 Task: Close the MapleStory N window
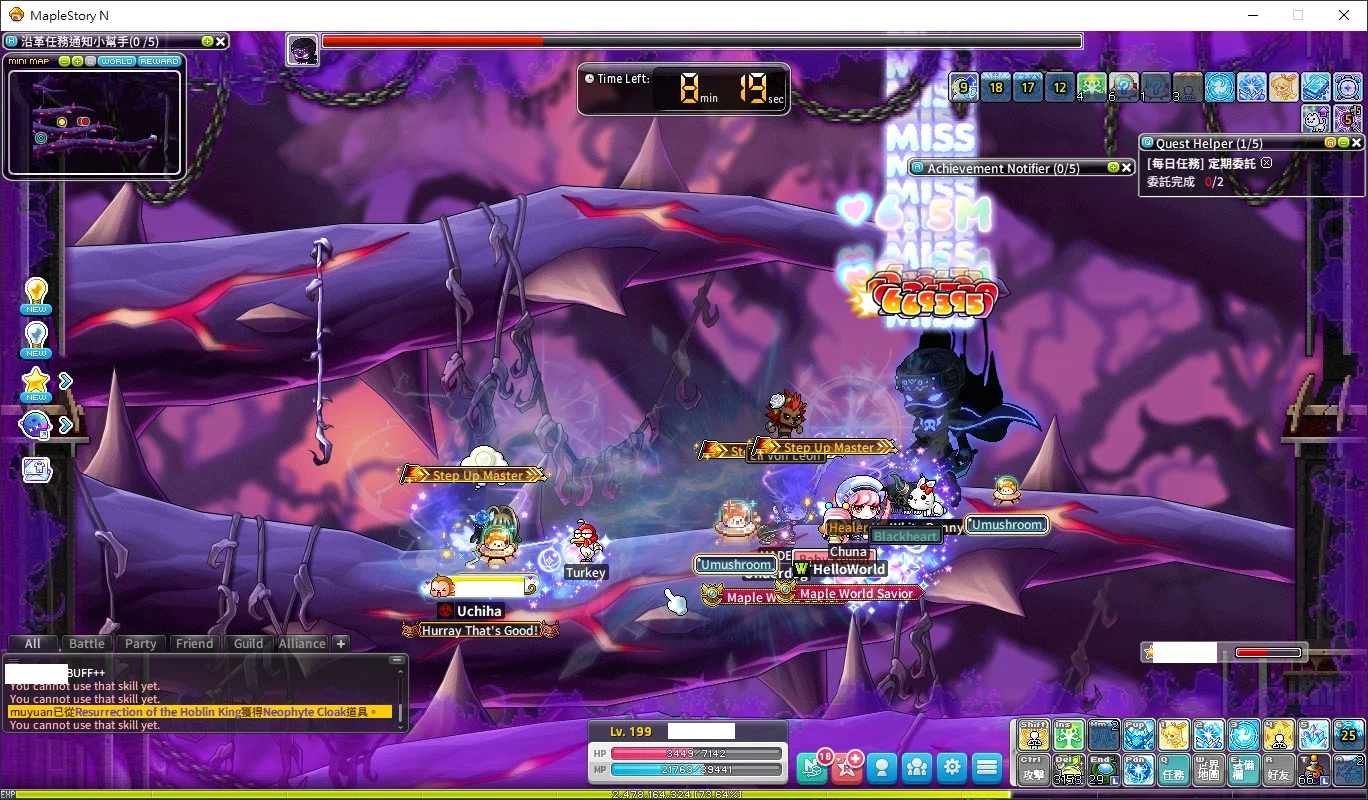(x=1344, y=15)
